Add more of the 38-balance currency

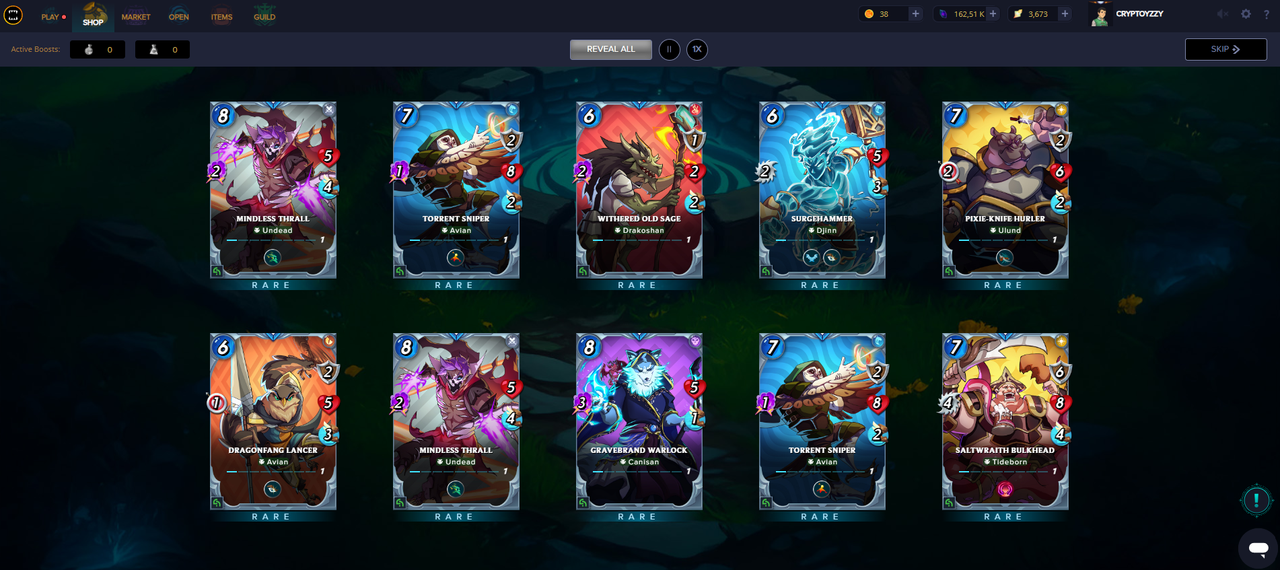915,14
